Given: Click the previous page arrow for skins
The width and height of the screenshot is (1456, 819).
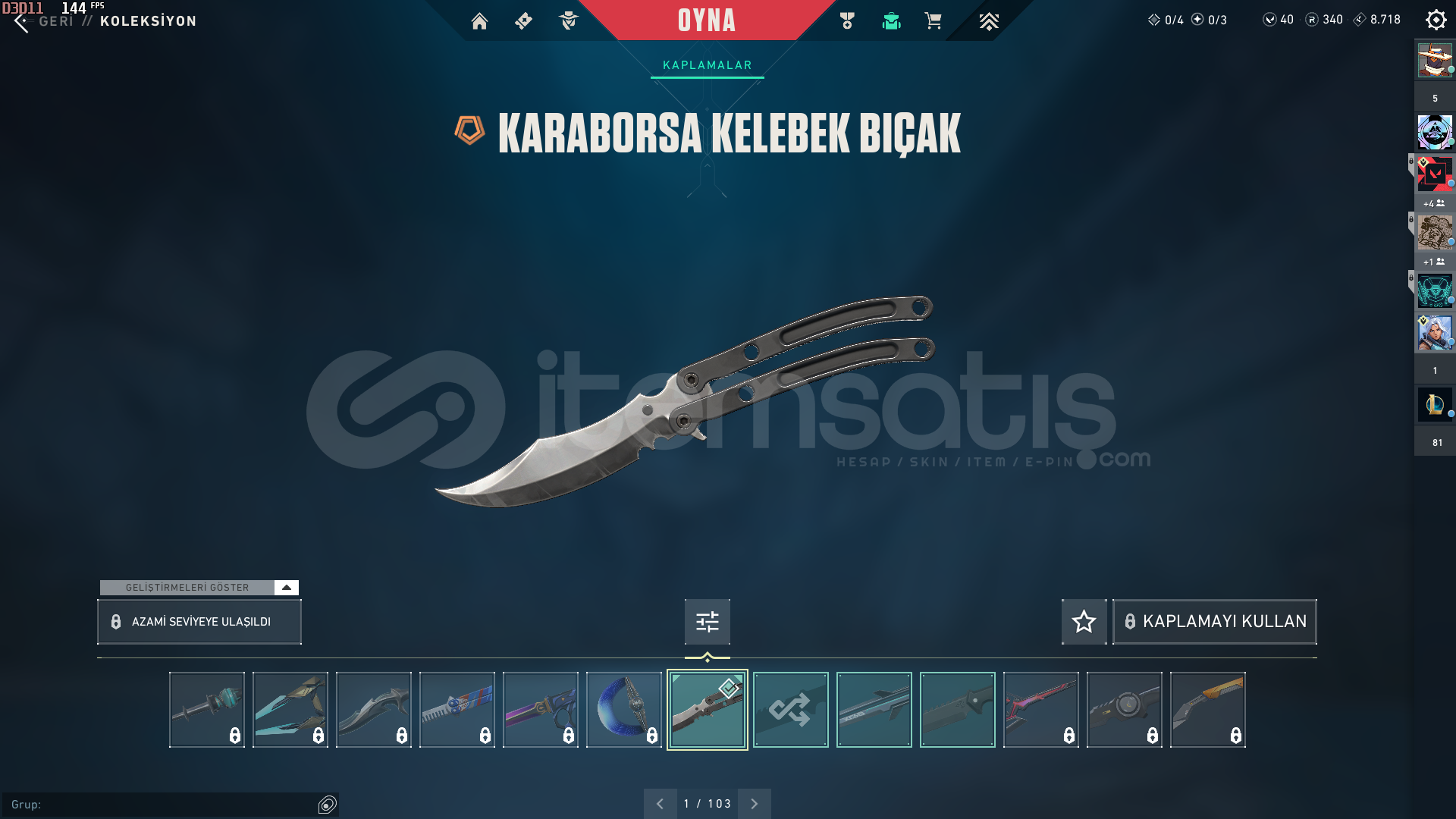Looking at the screenshot, I should [661, 803].
